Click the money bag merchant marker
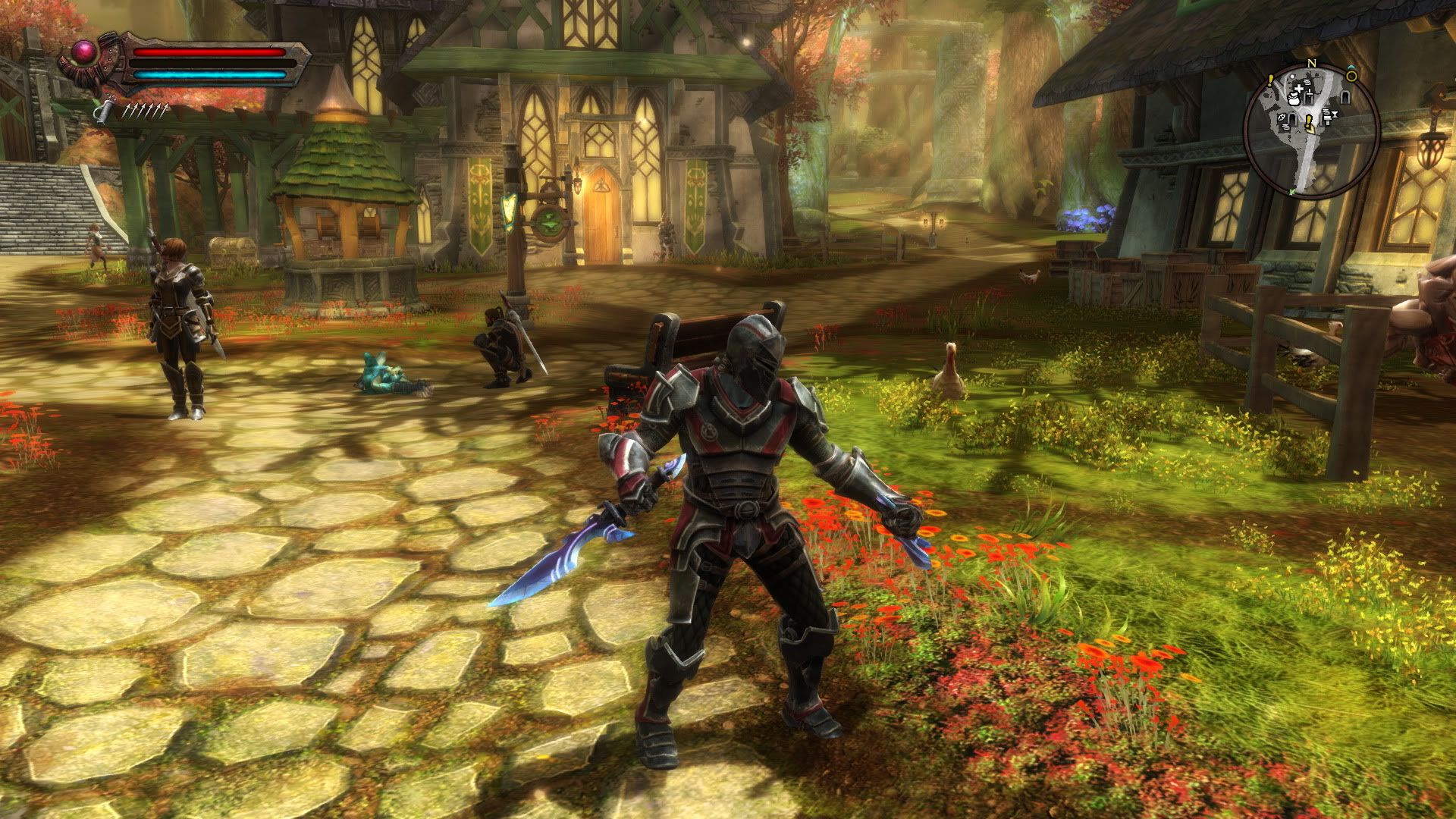 click(1294, 99)
